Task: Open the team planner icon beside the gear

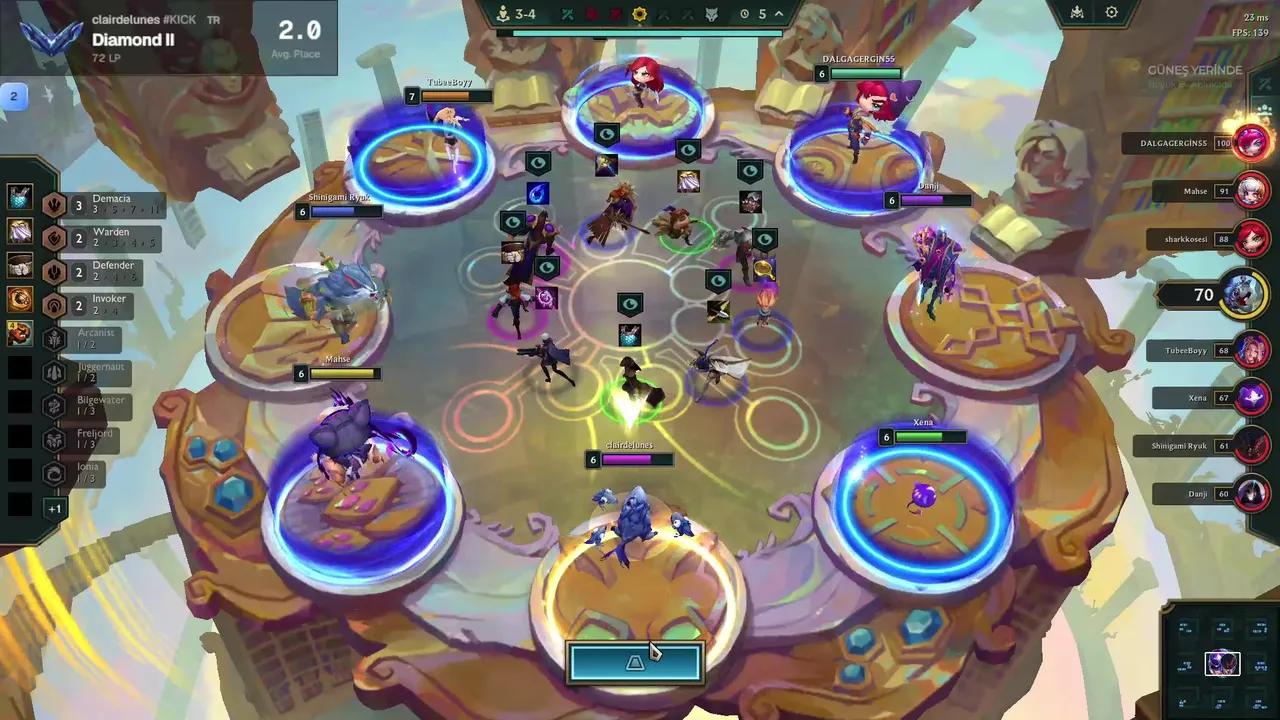Action: point(1077,13)
